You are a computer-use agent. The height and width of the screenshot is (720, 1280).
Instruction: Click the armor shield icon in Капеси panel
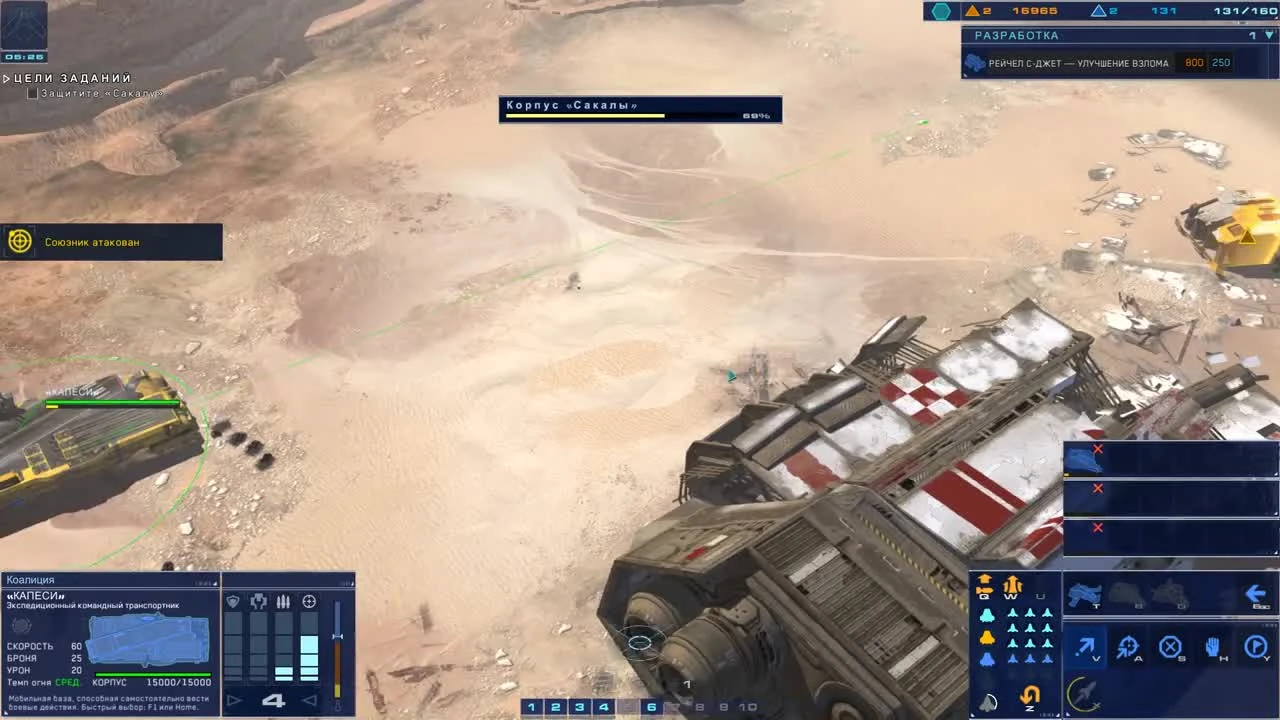(231, 601)
